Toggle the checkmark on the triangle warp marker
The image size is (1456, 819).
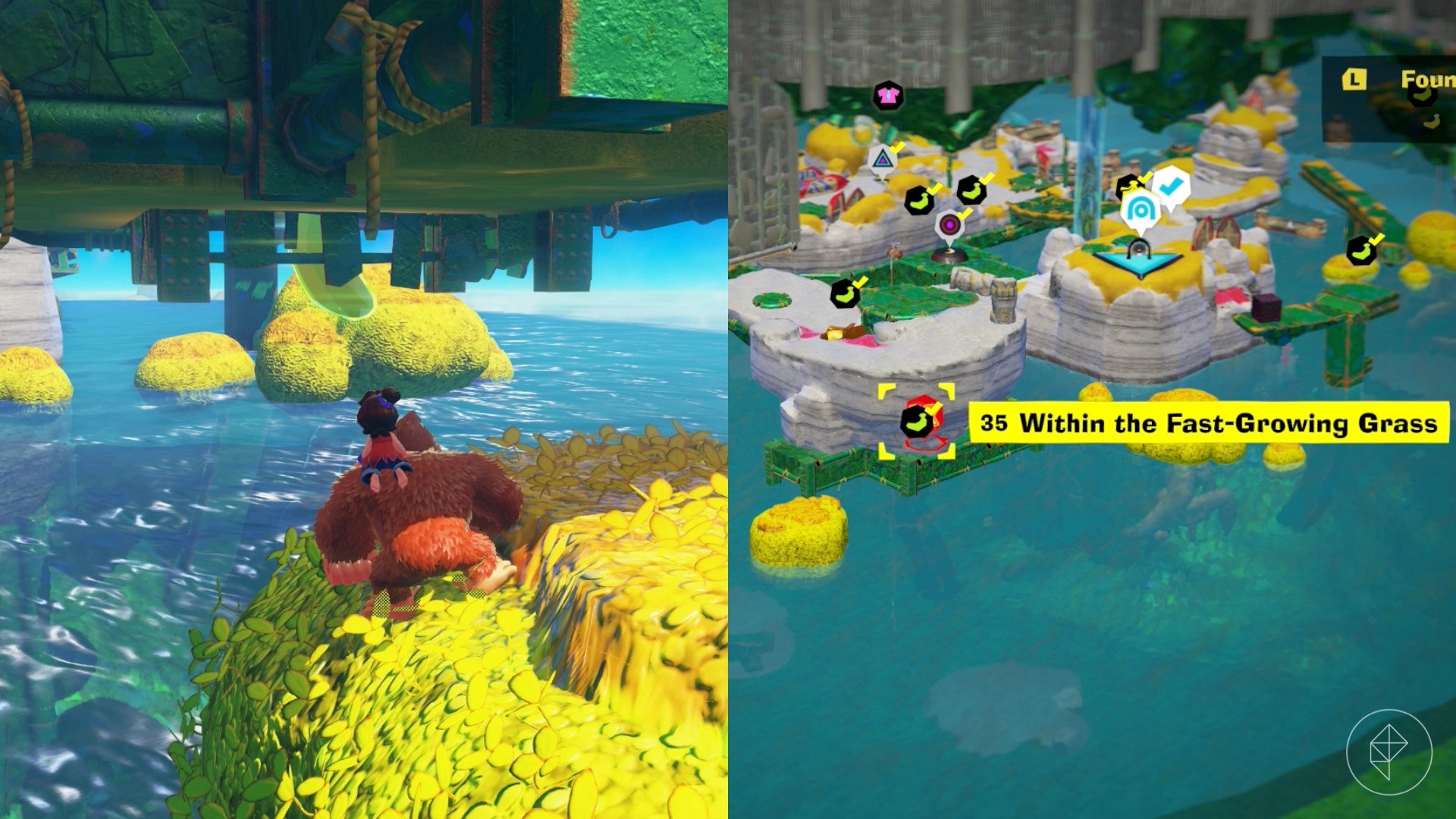point(896,146)
